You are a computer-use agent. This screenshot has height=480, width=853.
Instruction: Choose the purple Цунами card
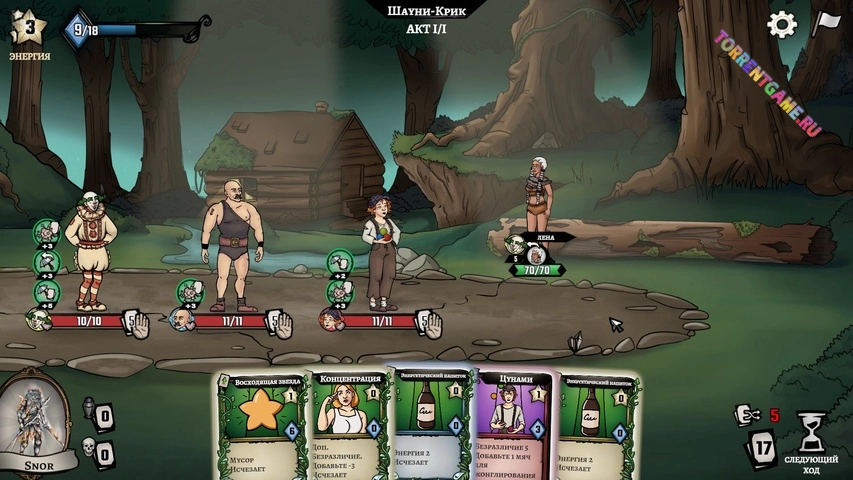click(x=514, y=425)
